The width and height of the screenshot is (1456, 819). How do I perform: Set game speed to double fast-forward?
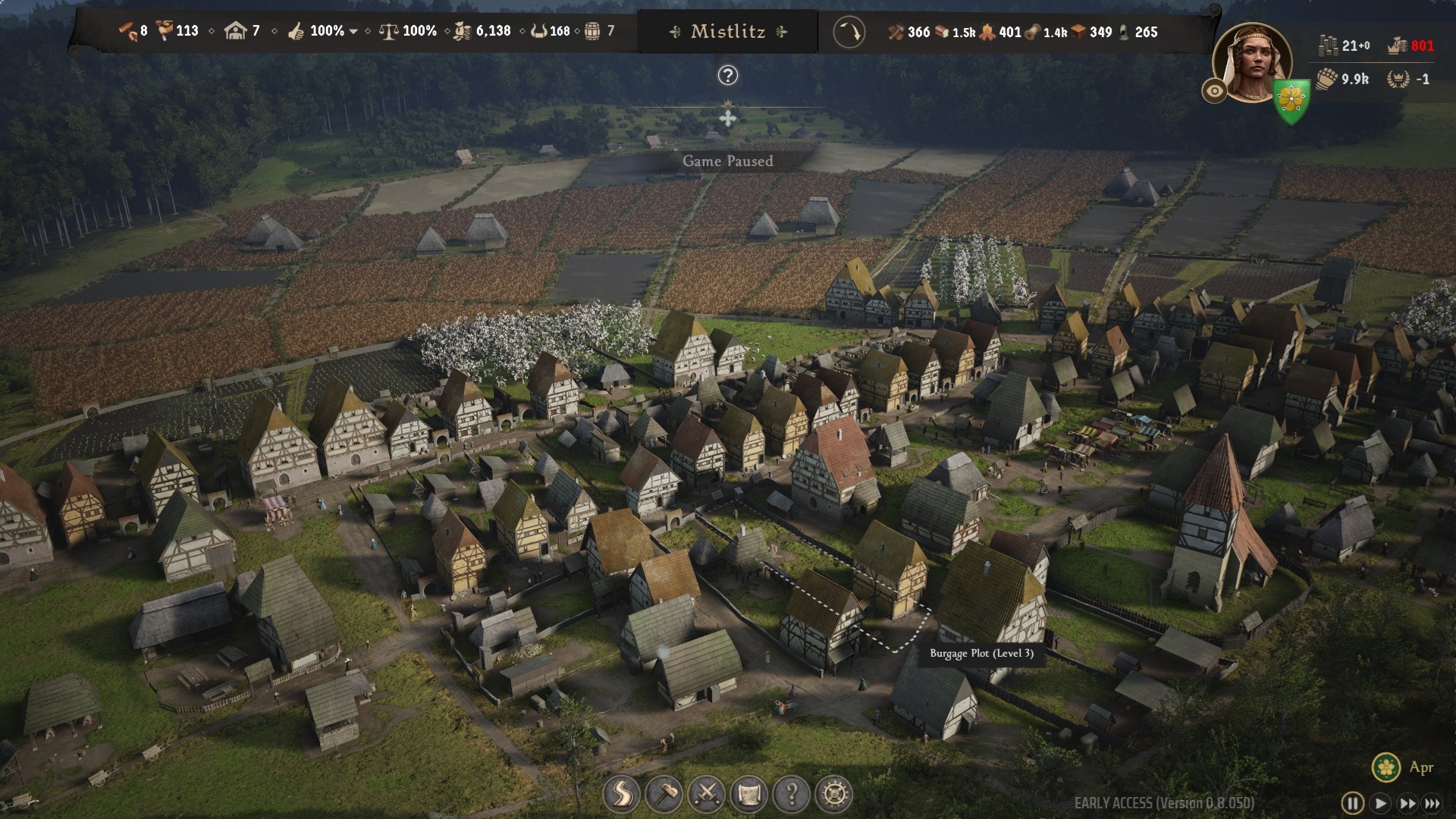click(1407, 803)
